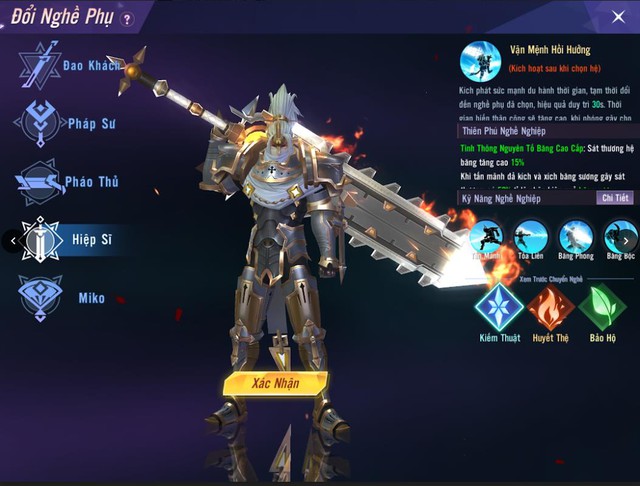Viewport: 640px width, 486px height.
Task: Choose the Huyết Thệ flame emblem
Action: click(549, 307)
